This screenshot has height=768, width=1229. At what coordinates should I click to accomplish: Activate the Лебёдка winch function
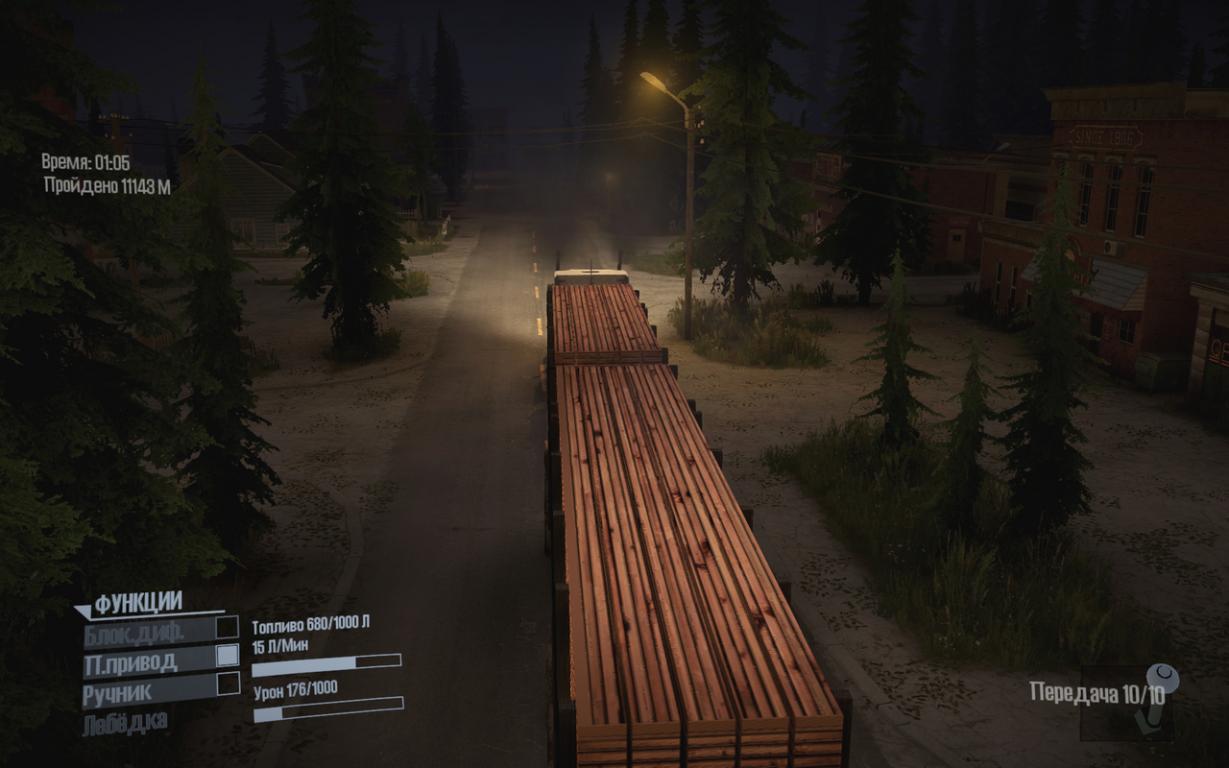point(125,722)
